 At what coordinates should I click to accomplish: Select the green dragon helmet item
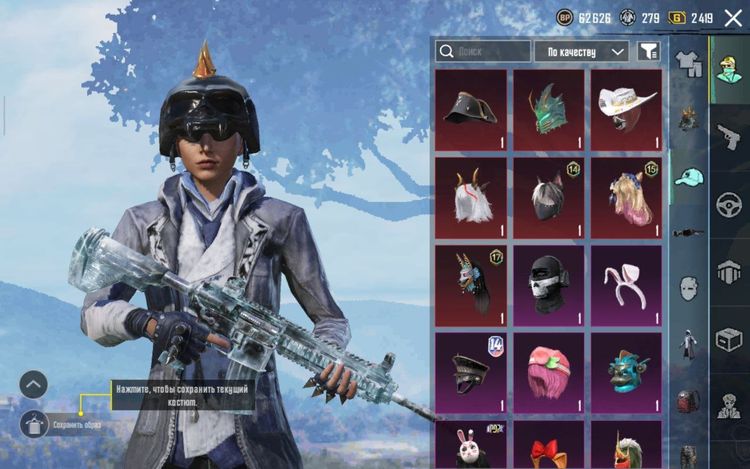click(x=548, y=110)
